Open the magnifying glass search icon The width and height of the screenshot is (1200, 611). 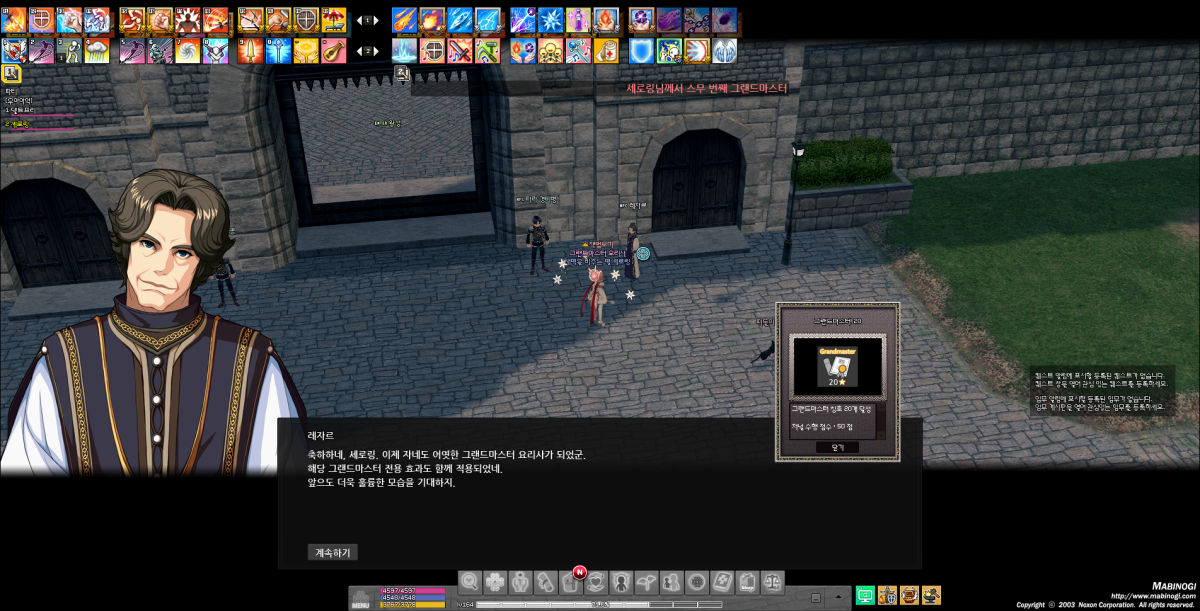(470, 582)
